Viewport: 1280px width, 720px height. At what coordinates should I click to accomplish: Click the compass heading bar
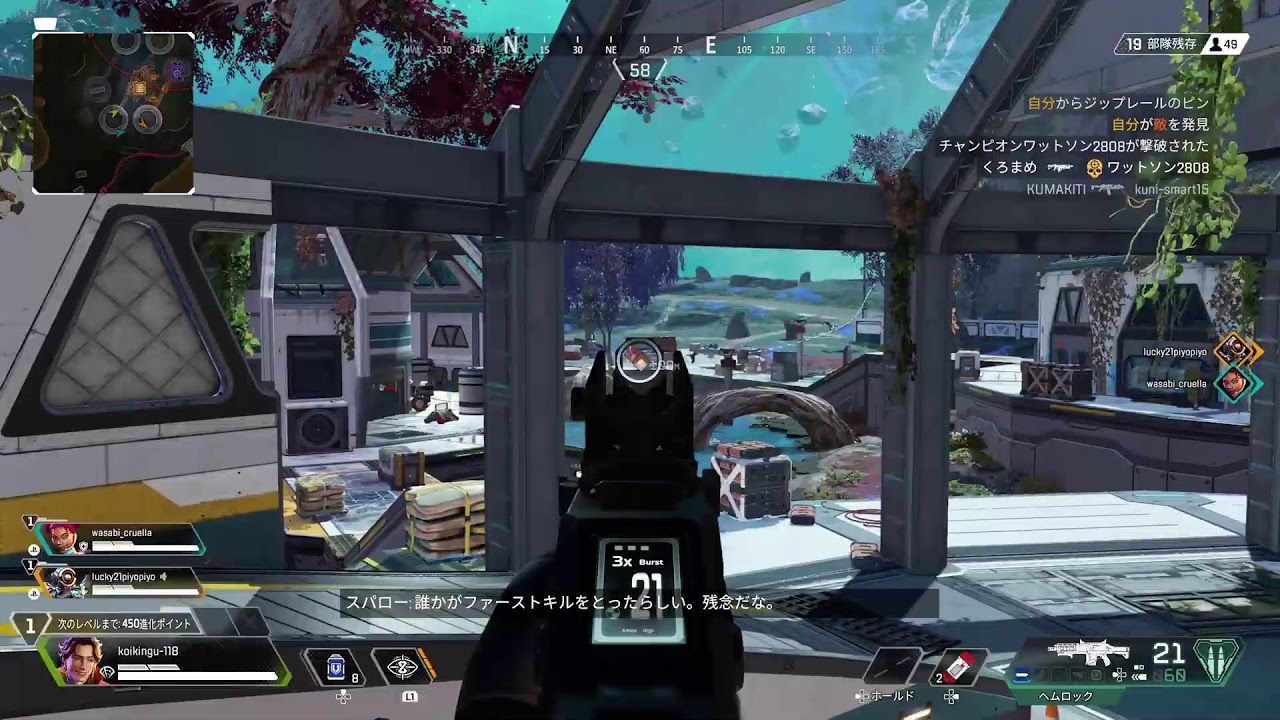point(640,47)
